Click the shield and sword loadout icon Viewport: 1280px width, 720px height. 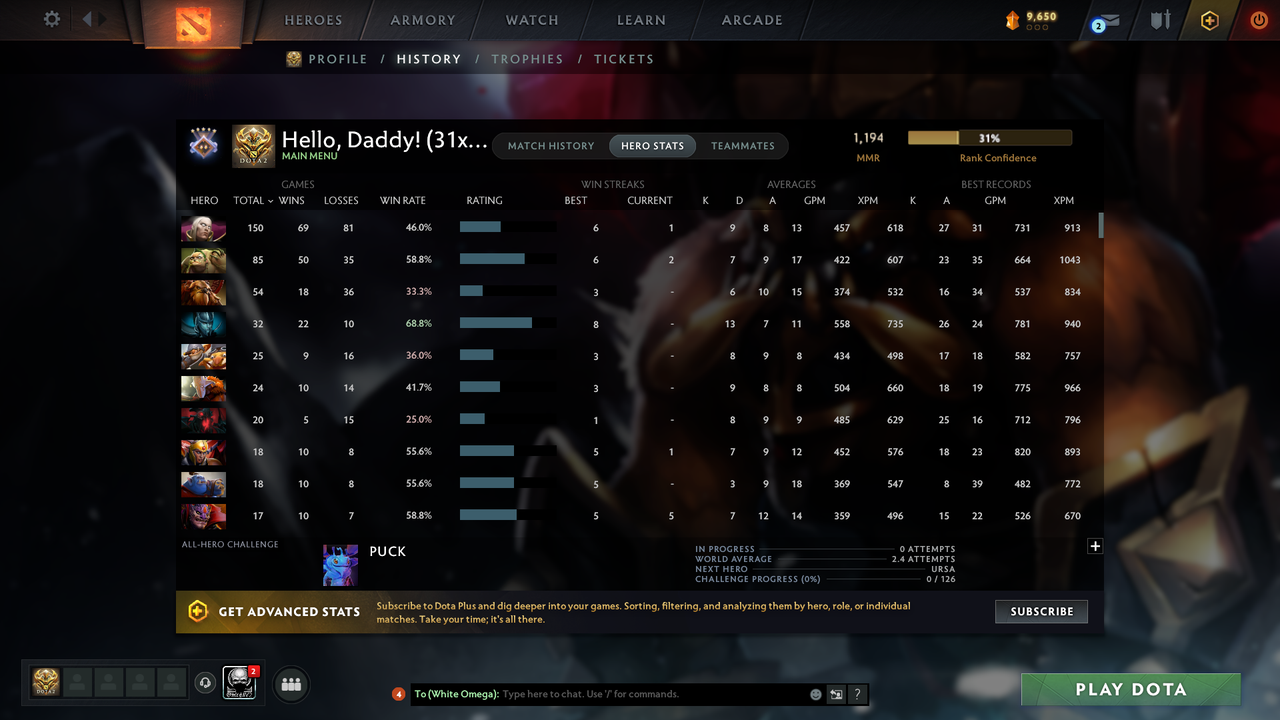coord(1160,19)
